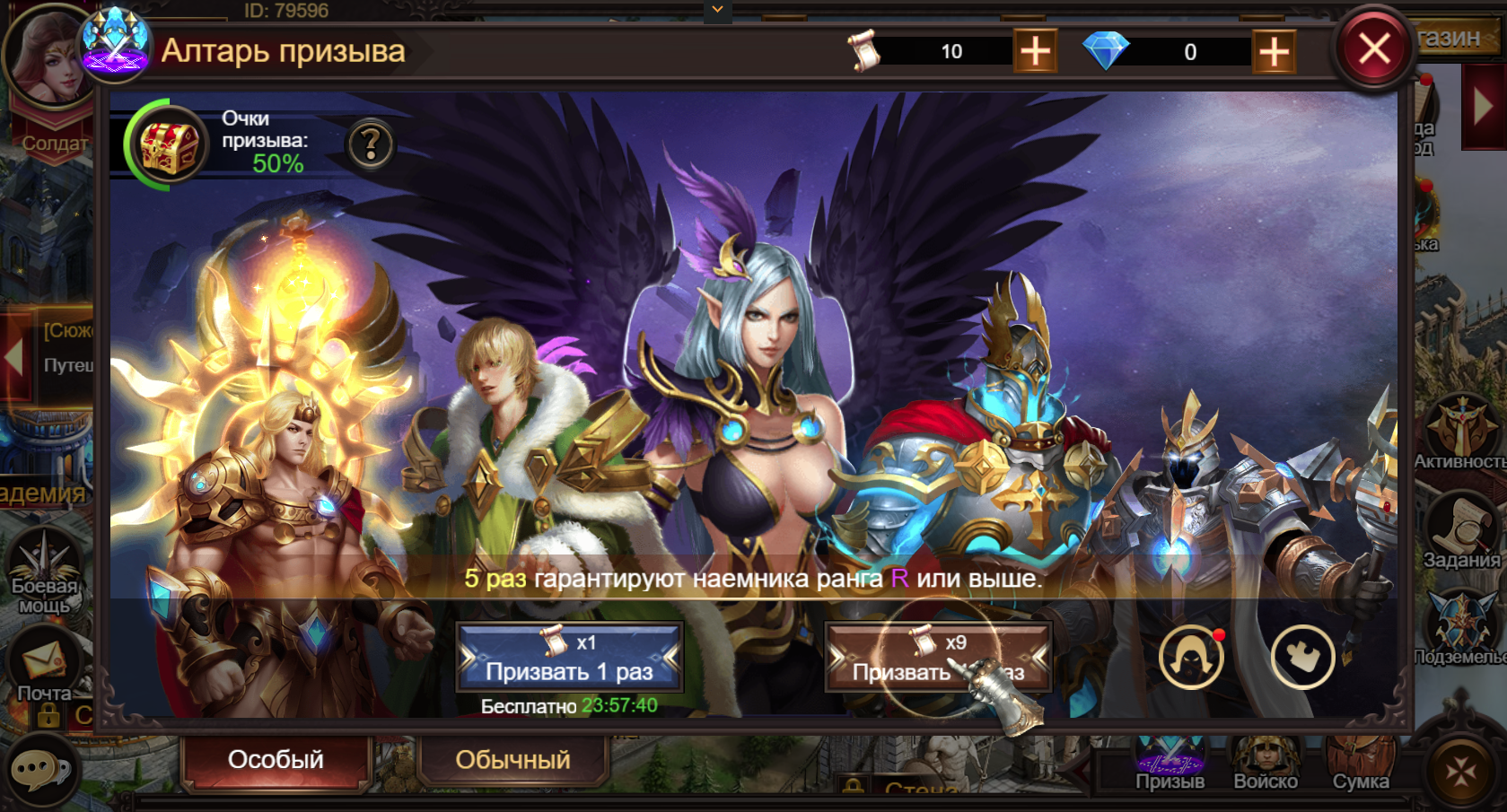This screenshot has height=812, width=1507.
Task: Add more diamonds with plus button
Action: pyautogui.click(x=1274, y=51)
